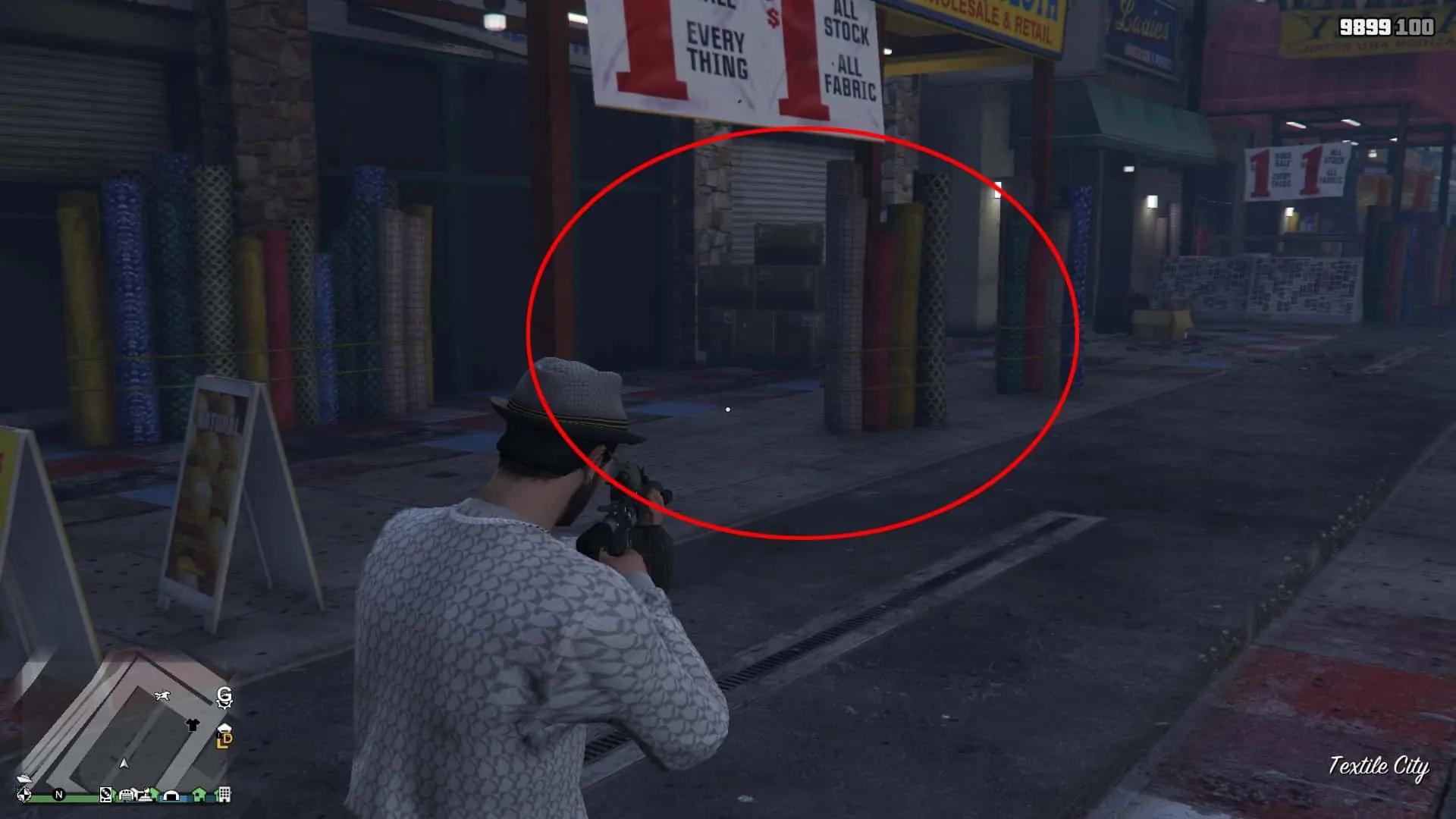Click the boat blip near minimap edge
This screenshot has width=1456, height=819.
[x=24, y=779]
